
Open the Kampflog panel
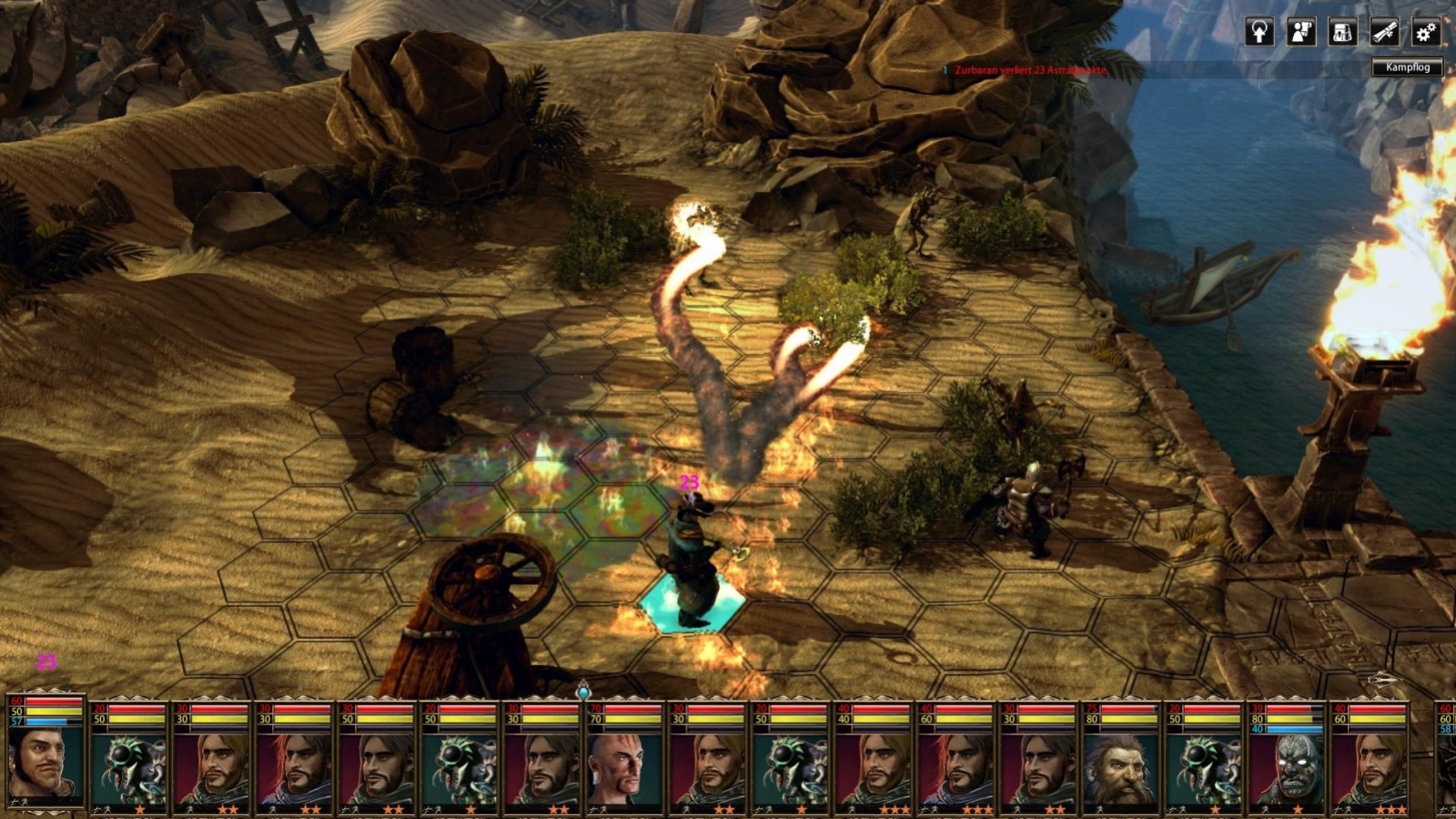[1409, 66]
